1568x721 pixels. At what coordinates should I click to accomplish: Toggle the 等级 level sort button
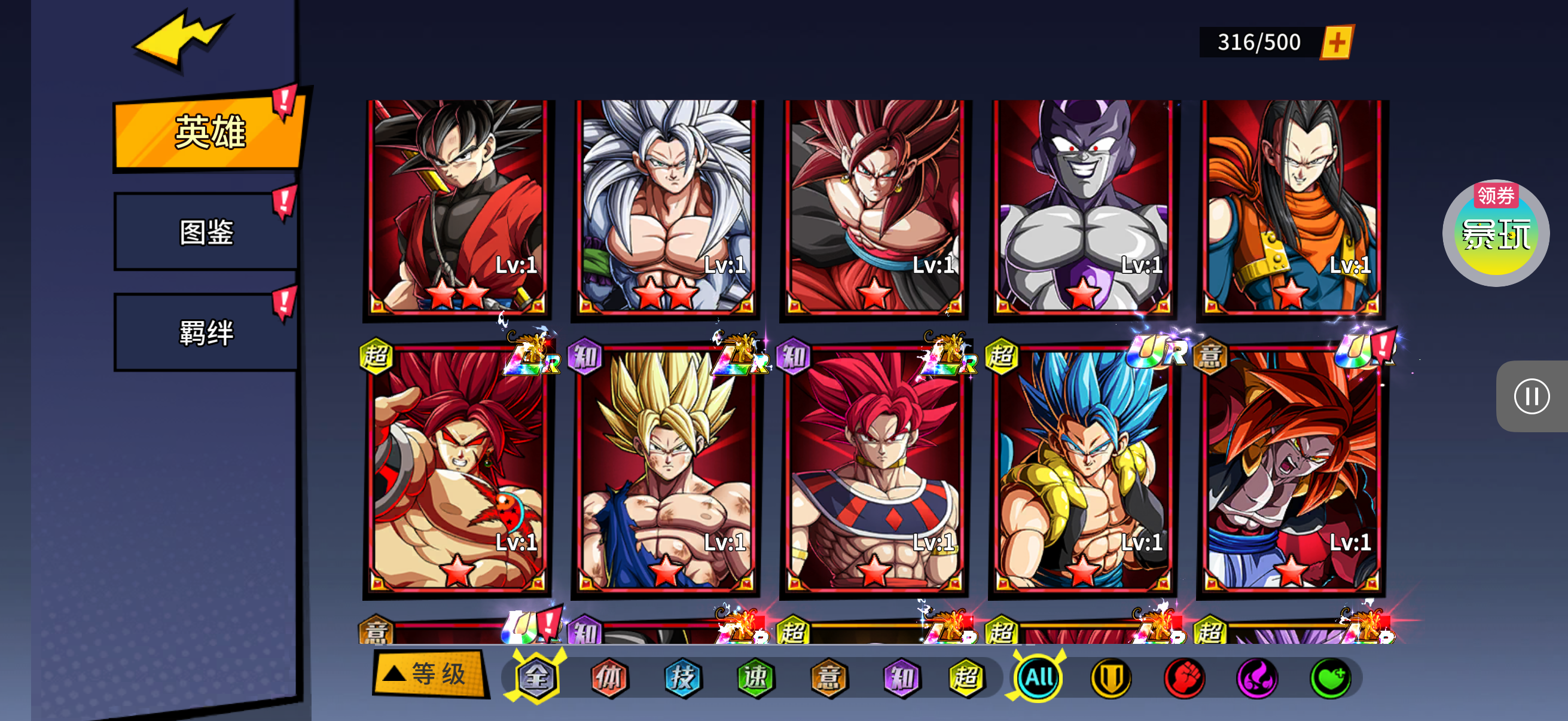pos(431,674)
